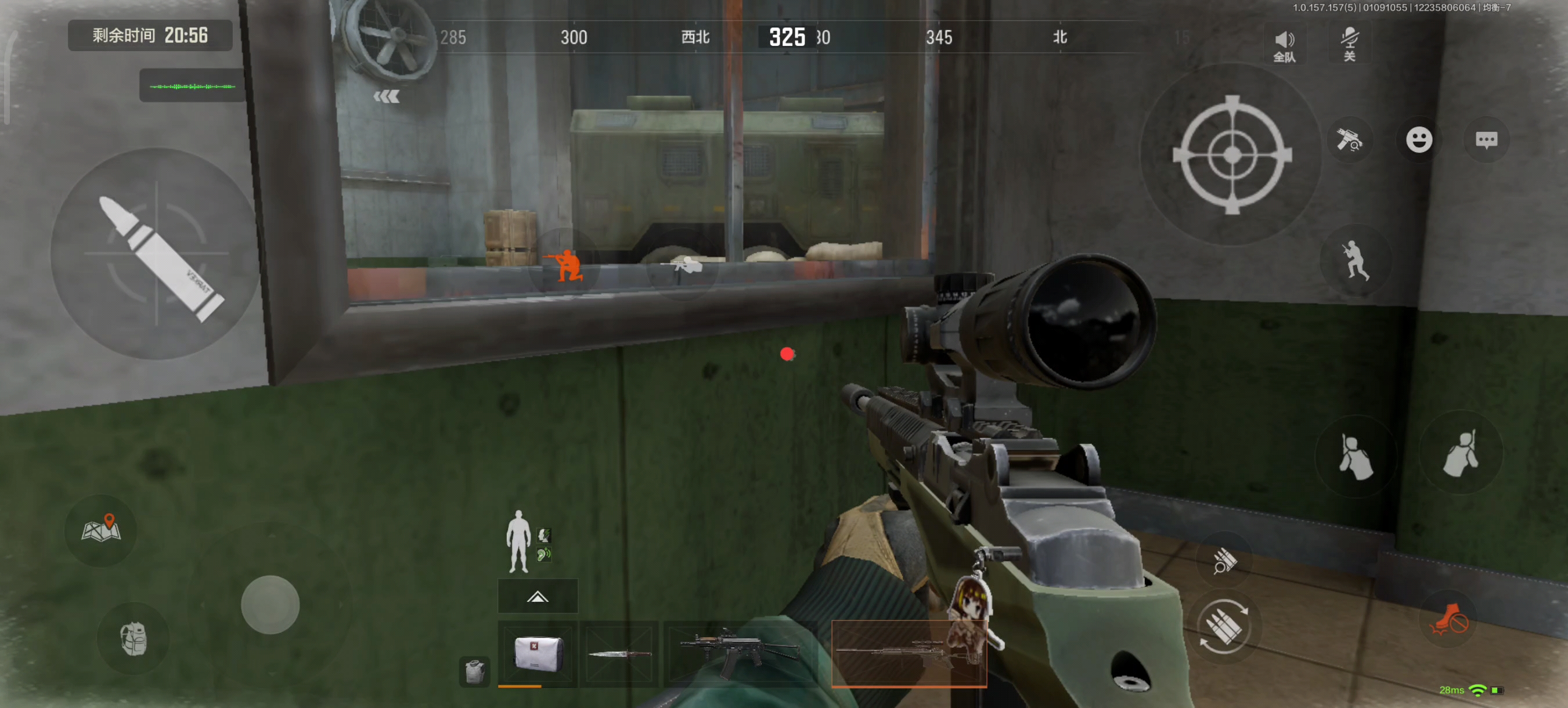This screenshot has width=1568, height=708.
Task: Check ammo with the magnifier bullets icon
Action: 1224,561
